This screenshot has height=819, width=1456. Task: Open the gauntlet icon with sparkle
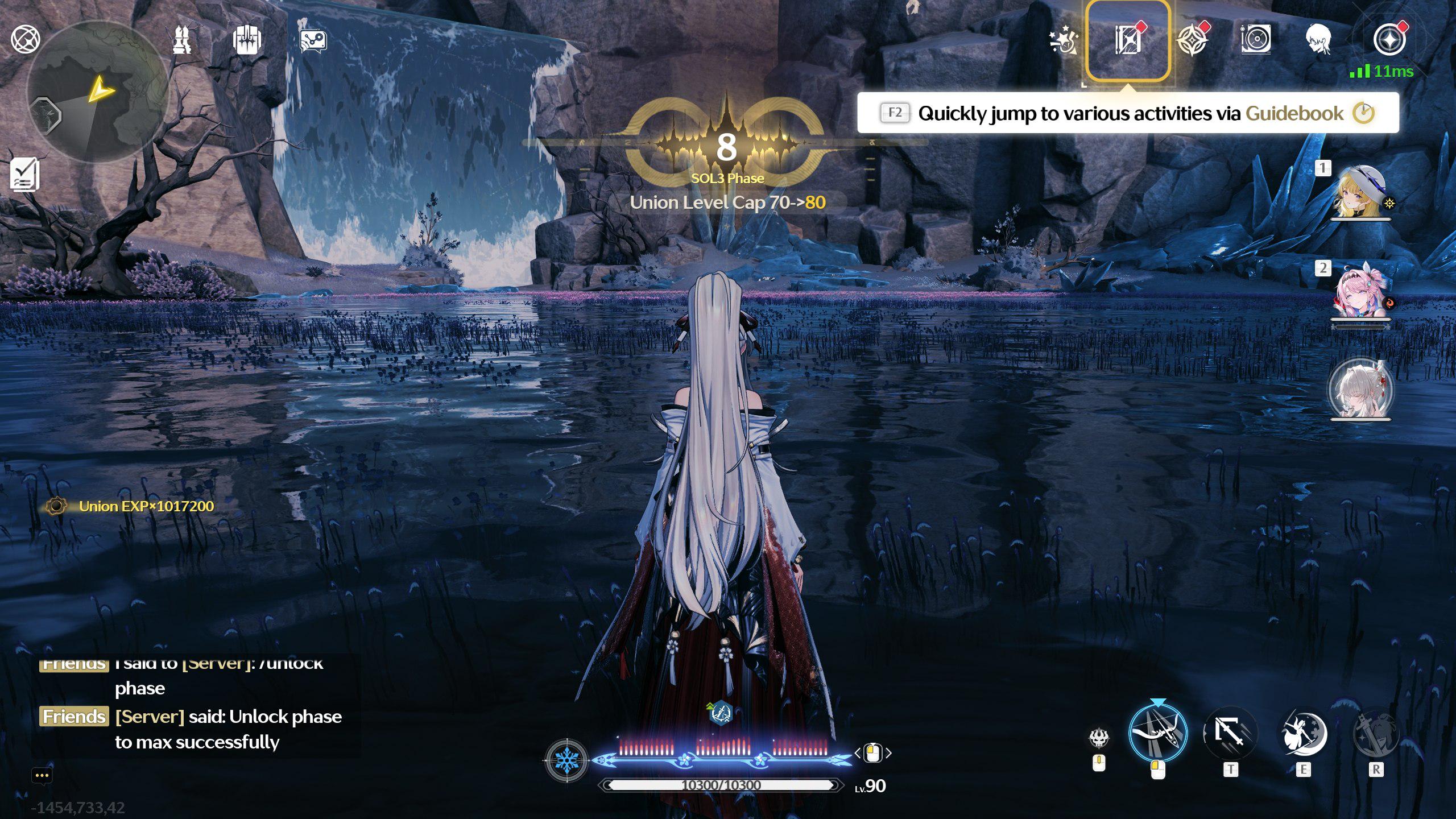coord(247,40)
